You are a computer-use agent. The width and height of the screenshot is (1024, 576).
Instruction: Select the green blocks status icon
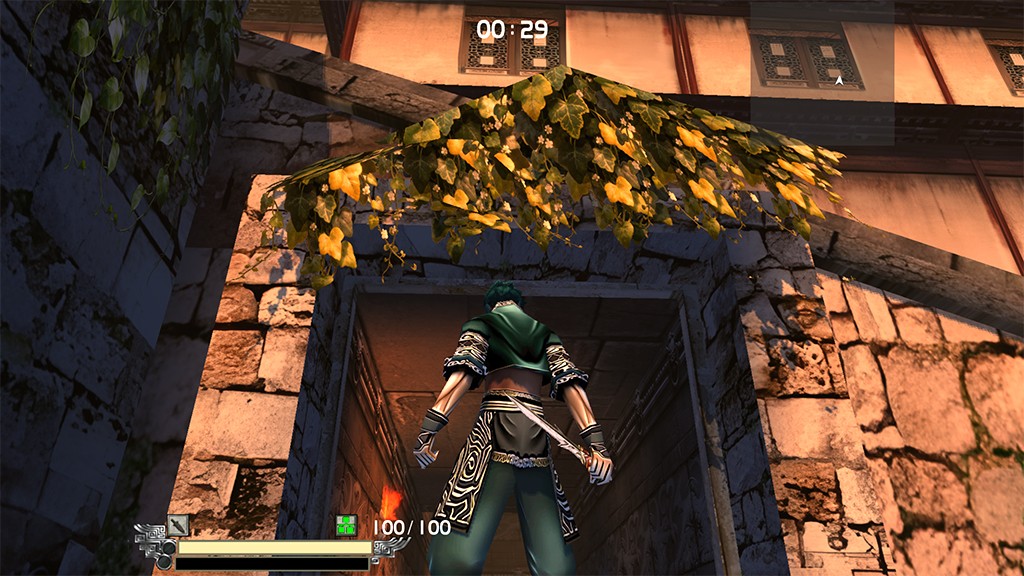coord(347,526)
